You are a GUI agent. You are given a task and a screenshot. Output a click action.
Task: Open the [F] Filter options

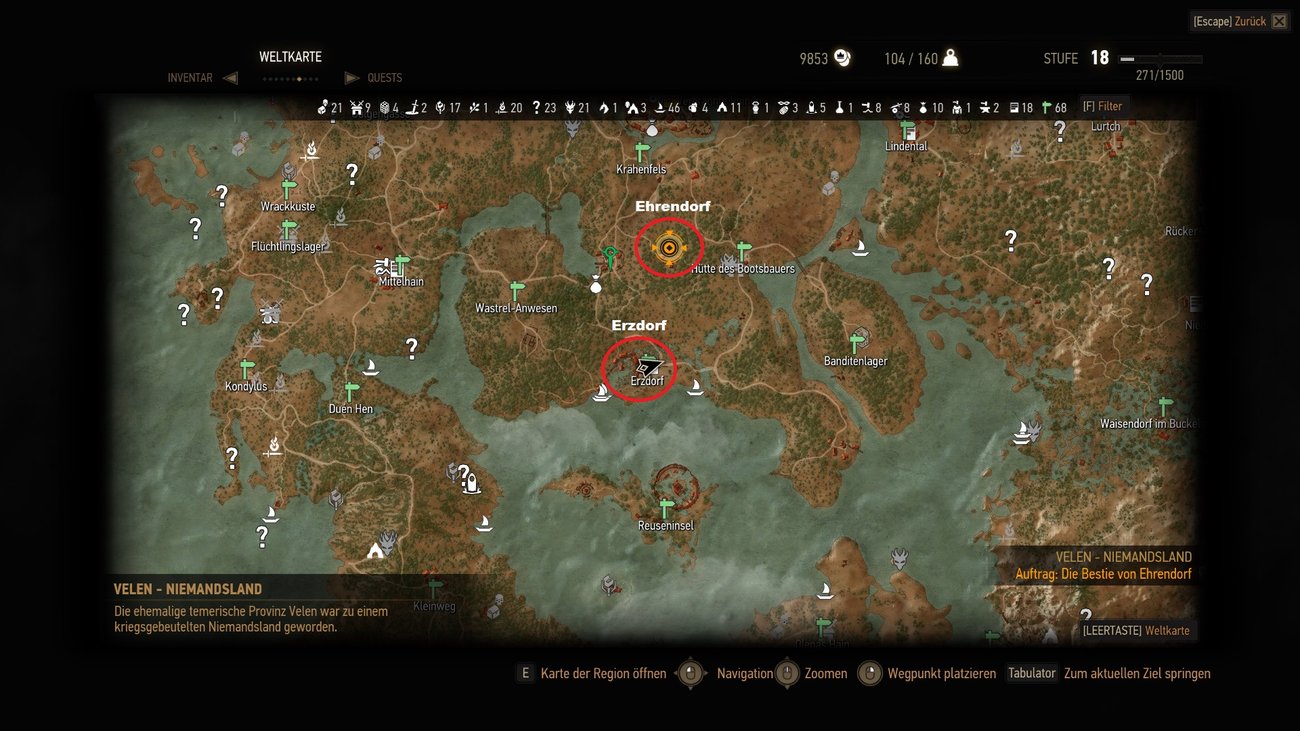tap(1103, 105)
